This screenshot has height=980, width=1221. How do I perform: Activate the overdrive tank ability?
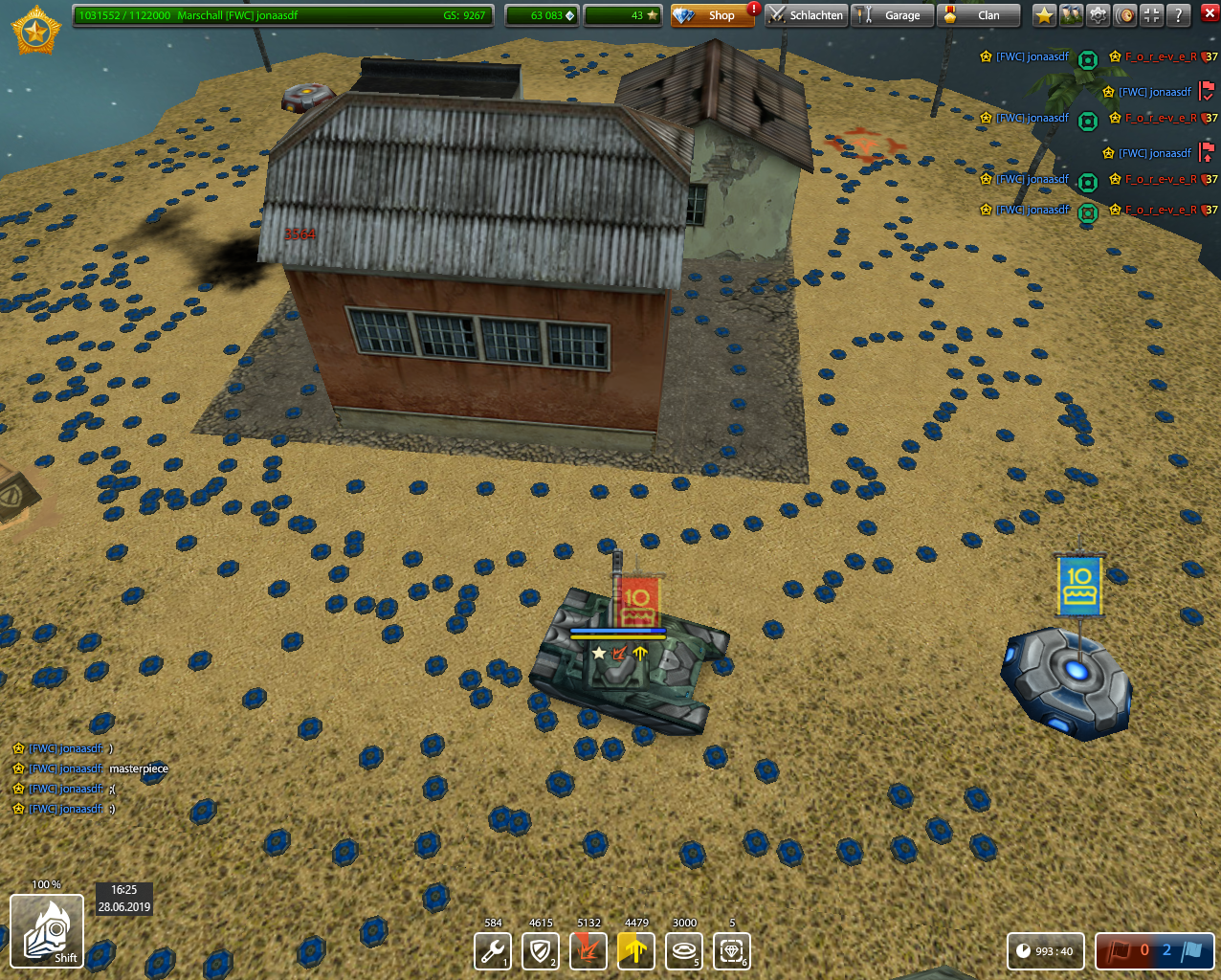(x=47, y=930)
